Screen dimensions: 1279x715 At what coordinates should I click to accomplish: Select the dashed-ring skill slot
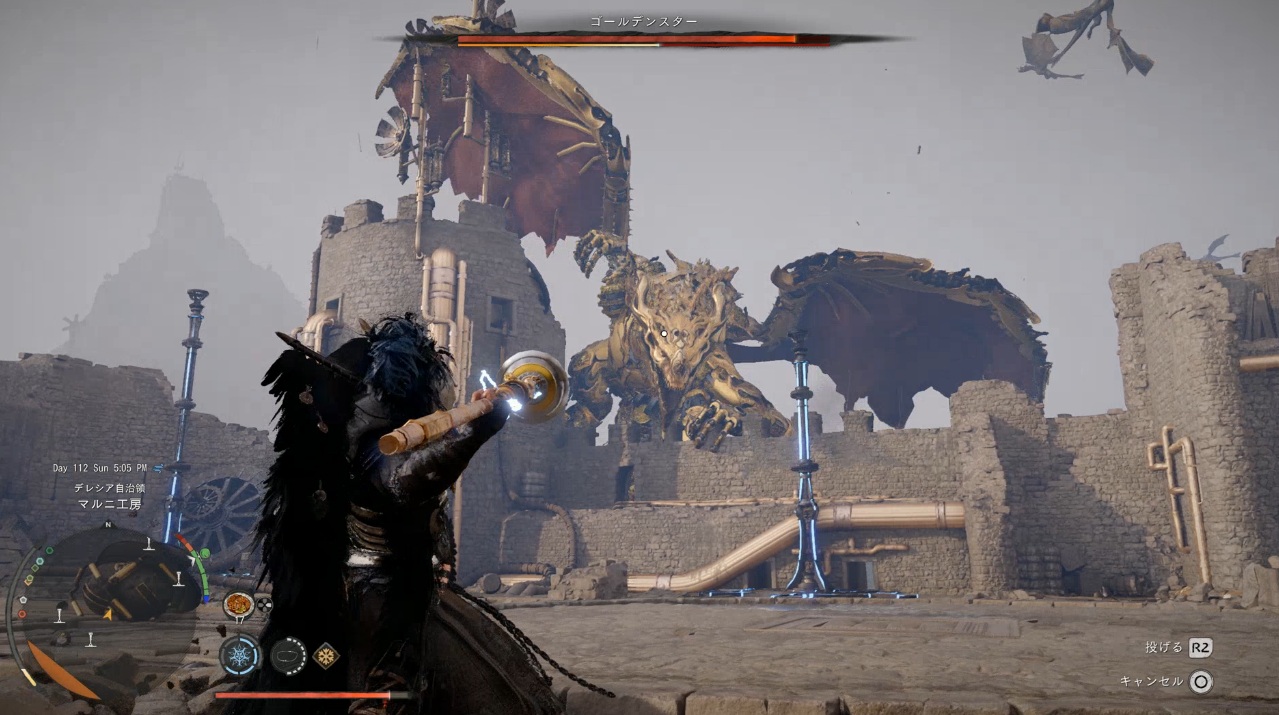(288, 655)
